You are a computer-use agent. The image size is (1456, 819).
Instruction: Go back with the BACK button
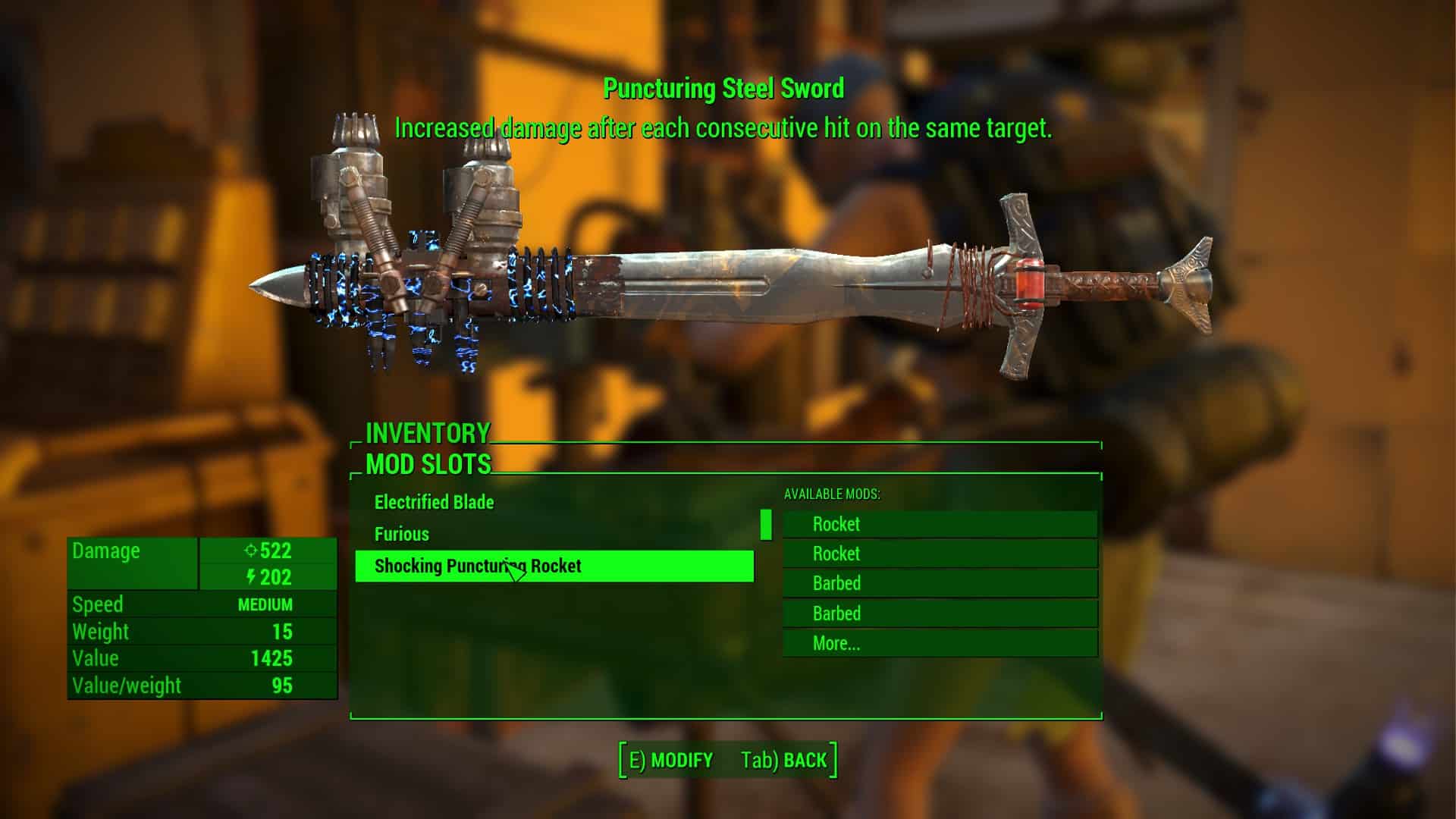pyautogui.click(x=785, y=760)
